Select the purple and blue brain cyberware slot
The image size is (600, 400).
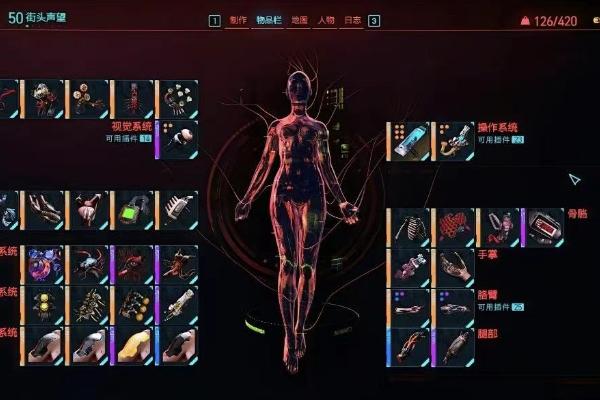[46, 265]
